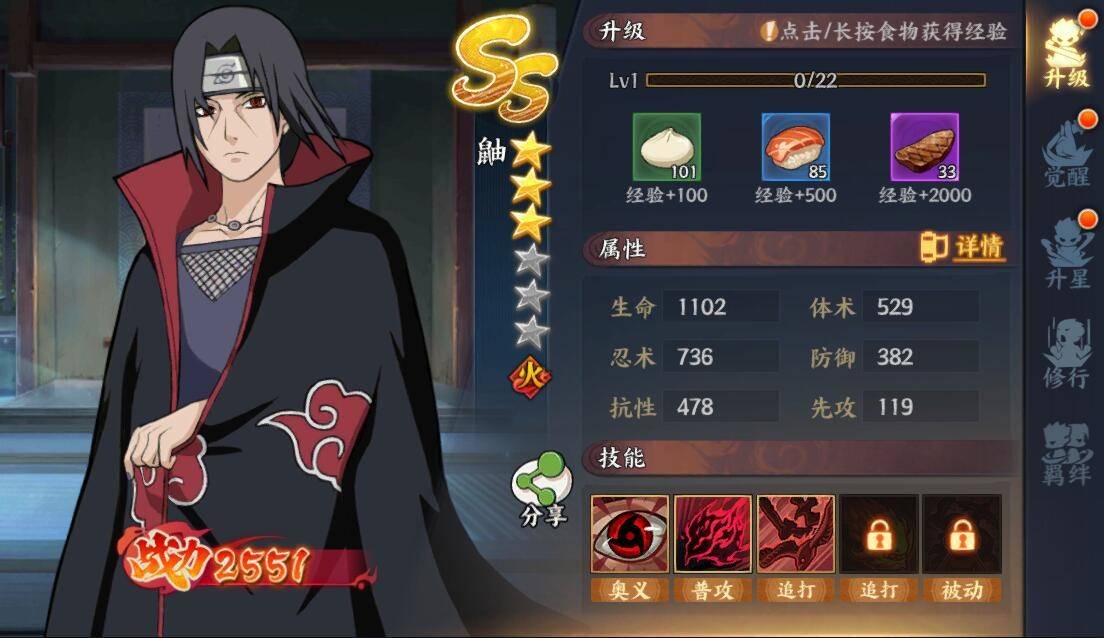
Task: Inspect the 普攻 basic attack skill
Action: (x=713, y=534)
